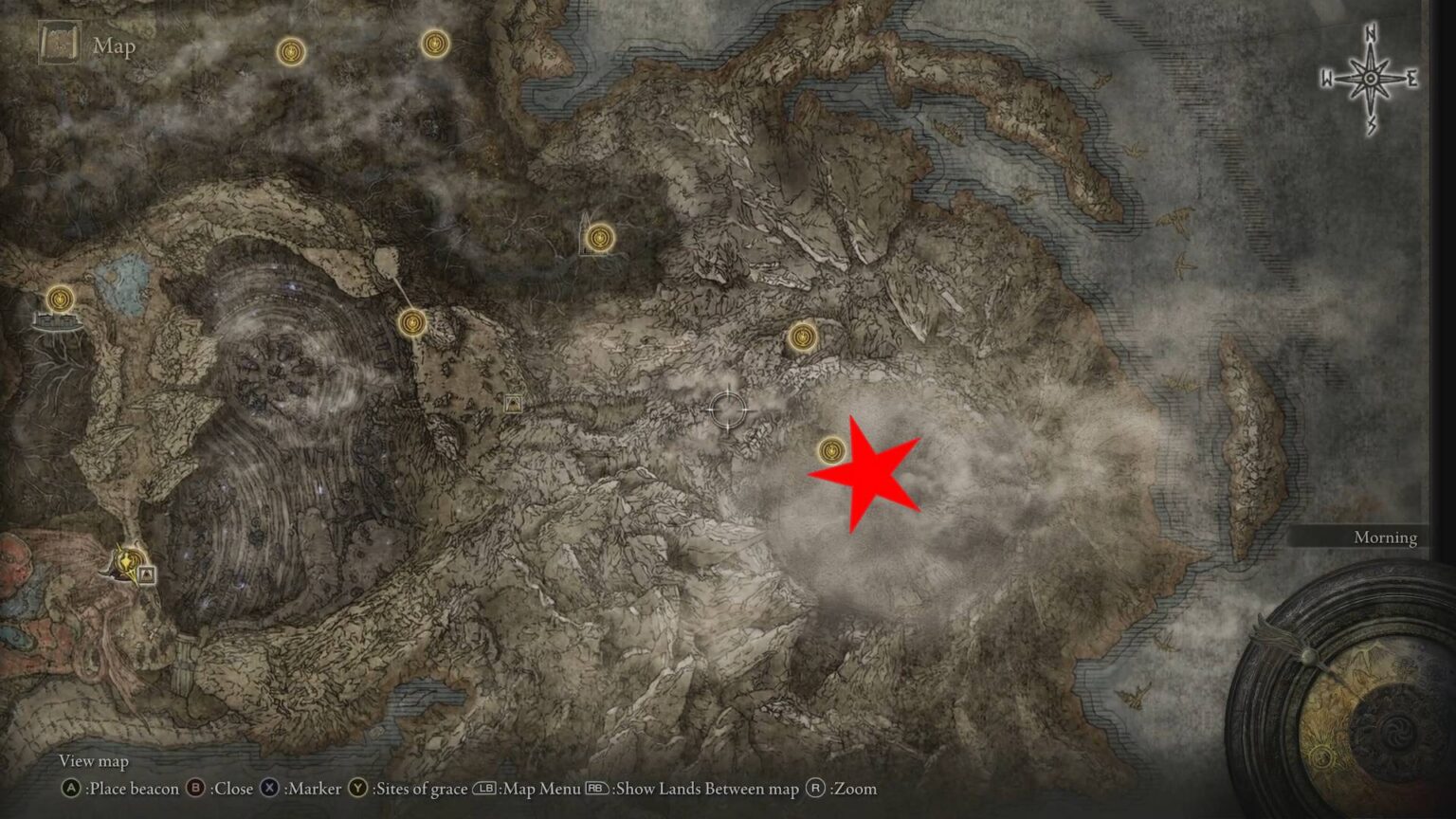Click the Morning time-of-day label
1456x819 pixels.
coord(1384,537)
